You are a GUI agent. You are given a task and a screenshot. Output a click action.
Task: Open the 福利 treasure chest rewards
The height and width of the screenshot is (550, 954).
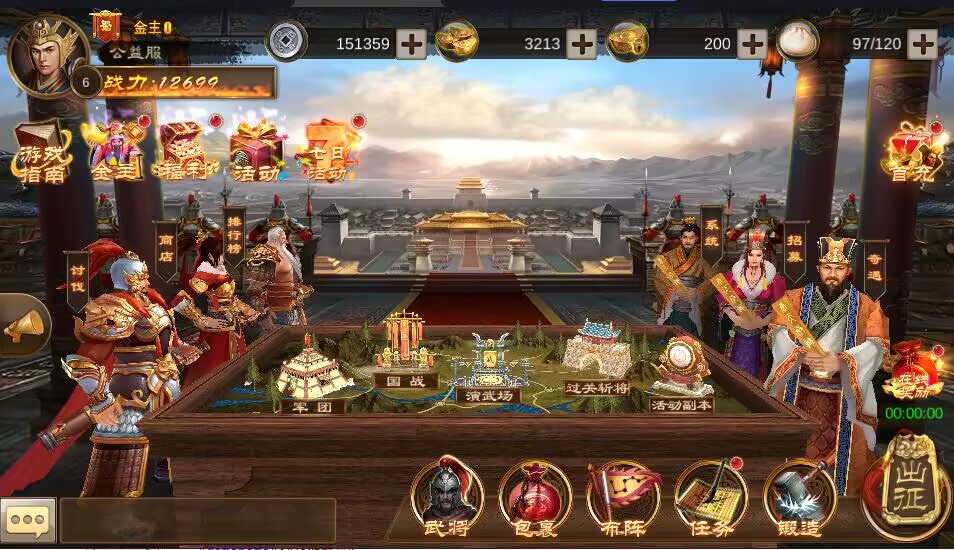click(181, 152)
